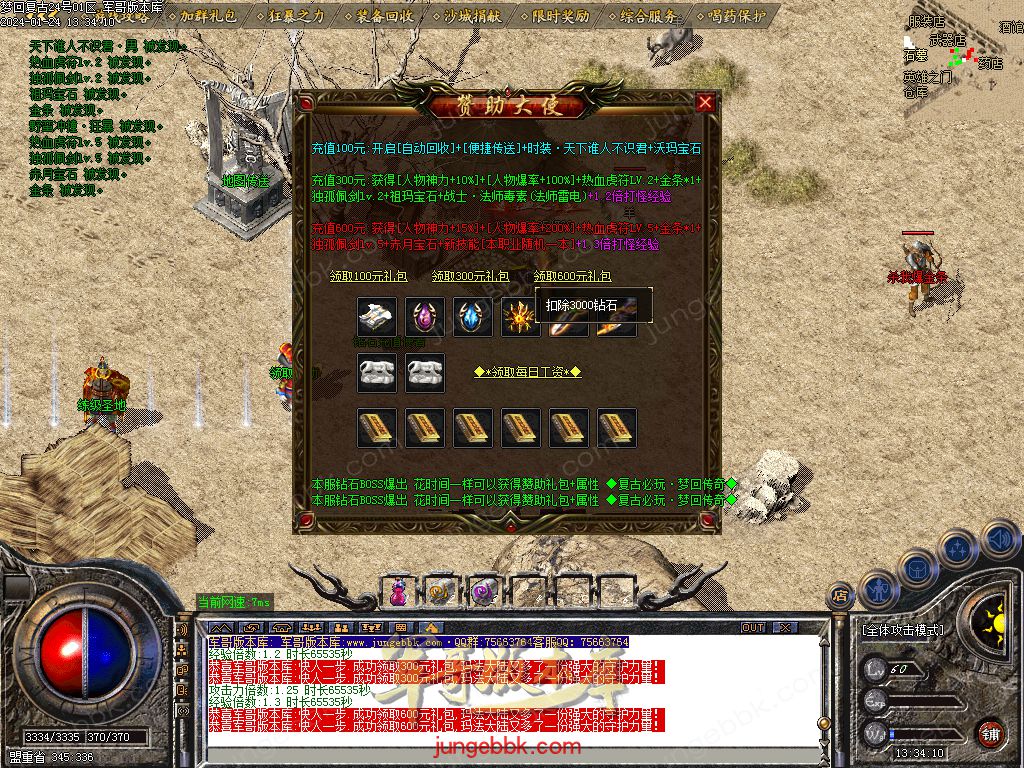Claim the 600元 gift pack
The width and height of the screenshot is (1024, 768).
pos(572,276)
